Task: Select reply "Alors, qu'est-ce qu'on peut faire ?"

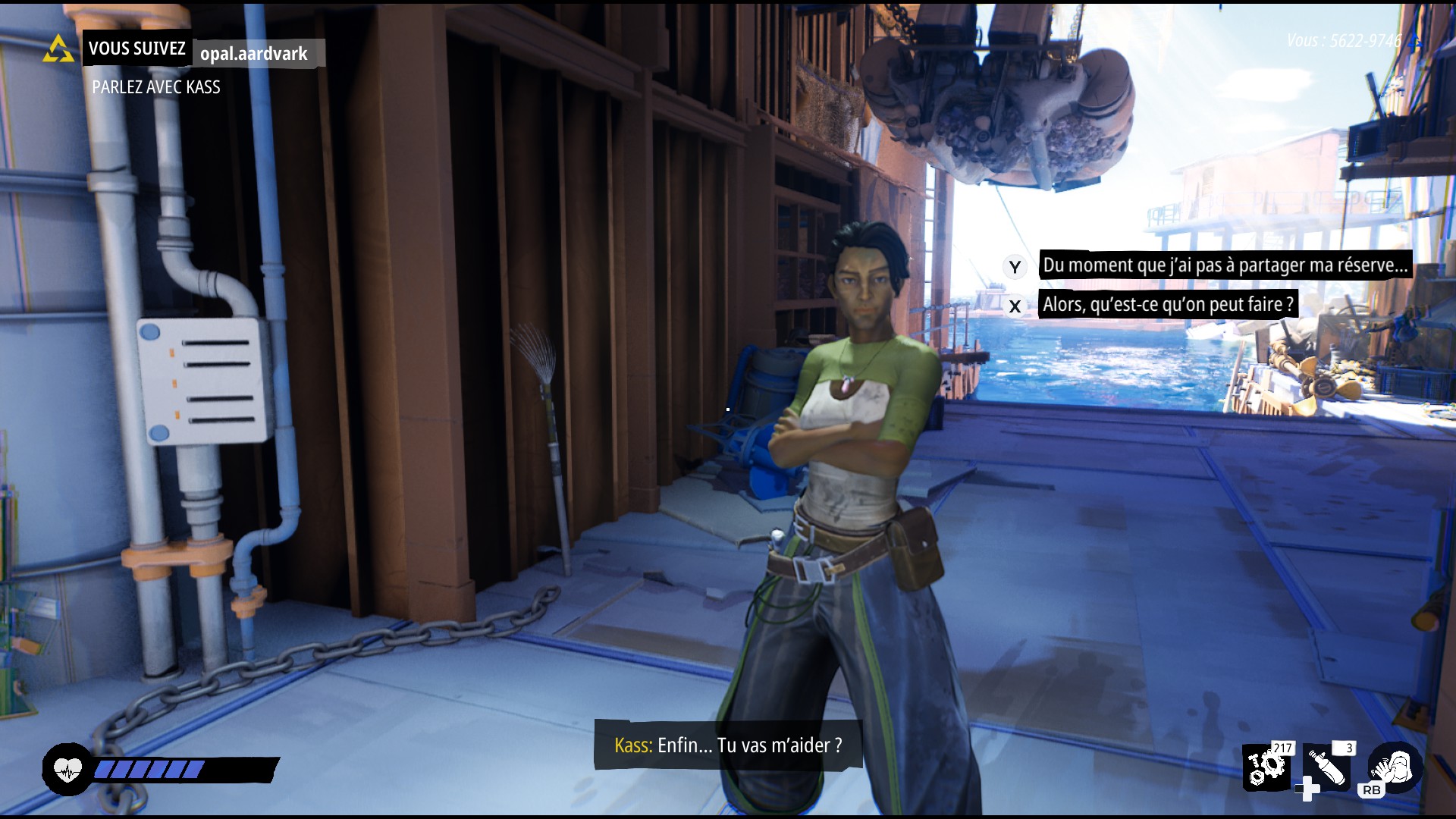Action: coord(1167,305)
